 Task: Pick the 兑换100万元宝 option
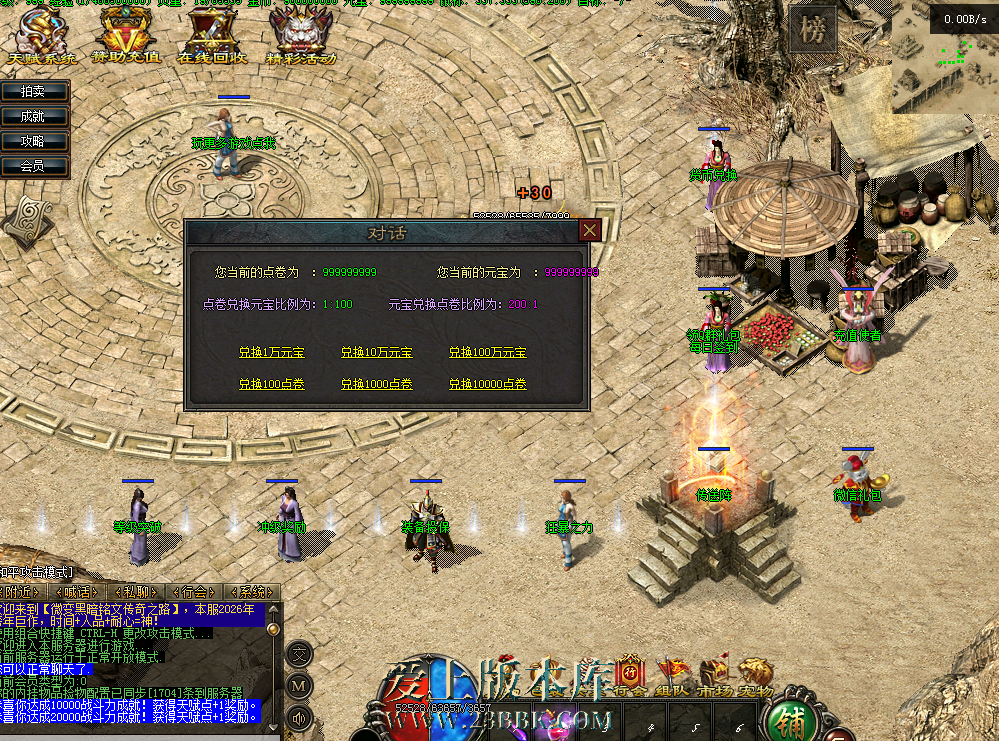(x=487, y=353)
